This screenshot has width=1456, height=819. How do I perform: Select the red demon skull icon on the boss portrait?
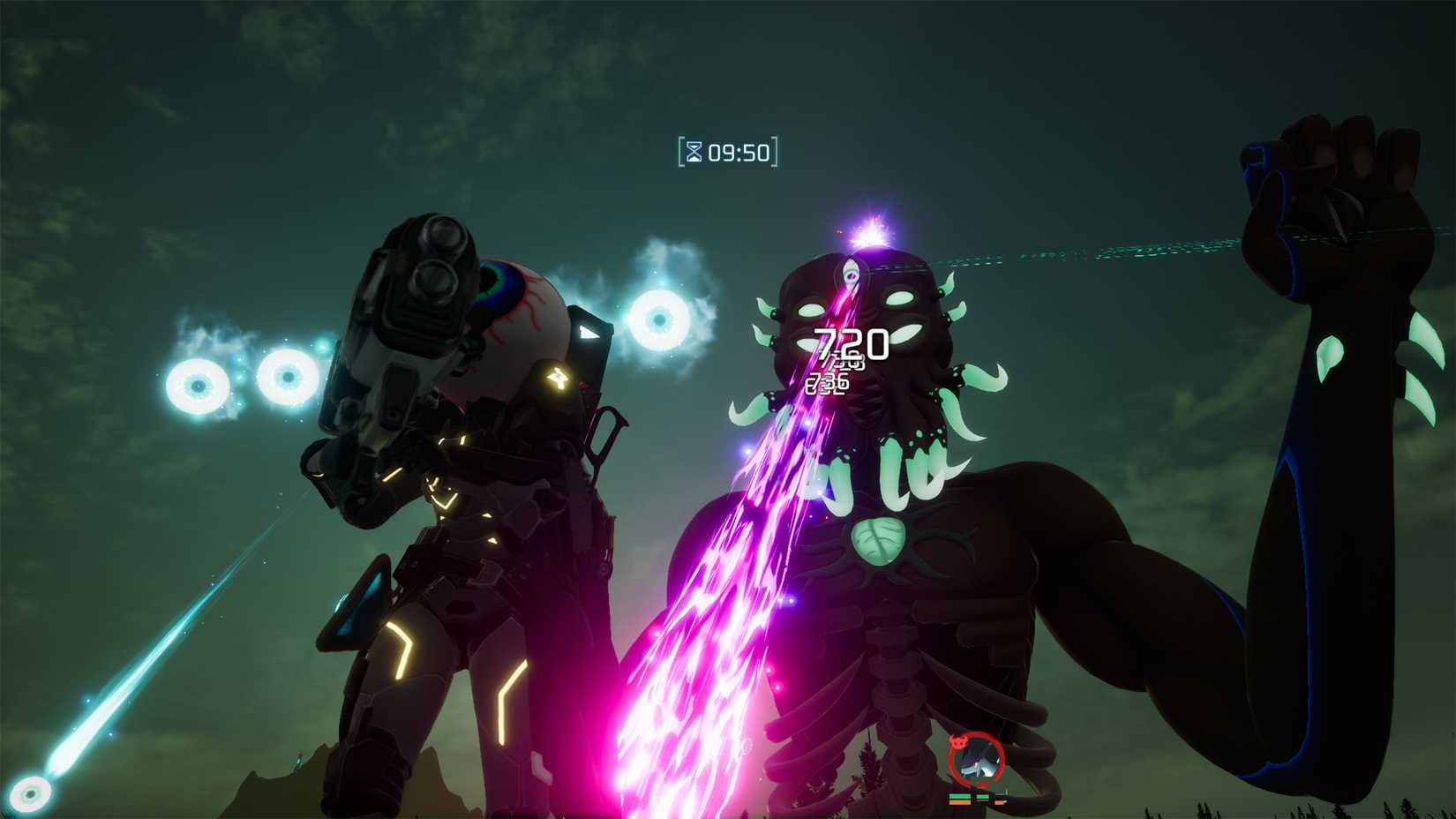(x=959, y=741)
